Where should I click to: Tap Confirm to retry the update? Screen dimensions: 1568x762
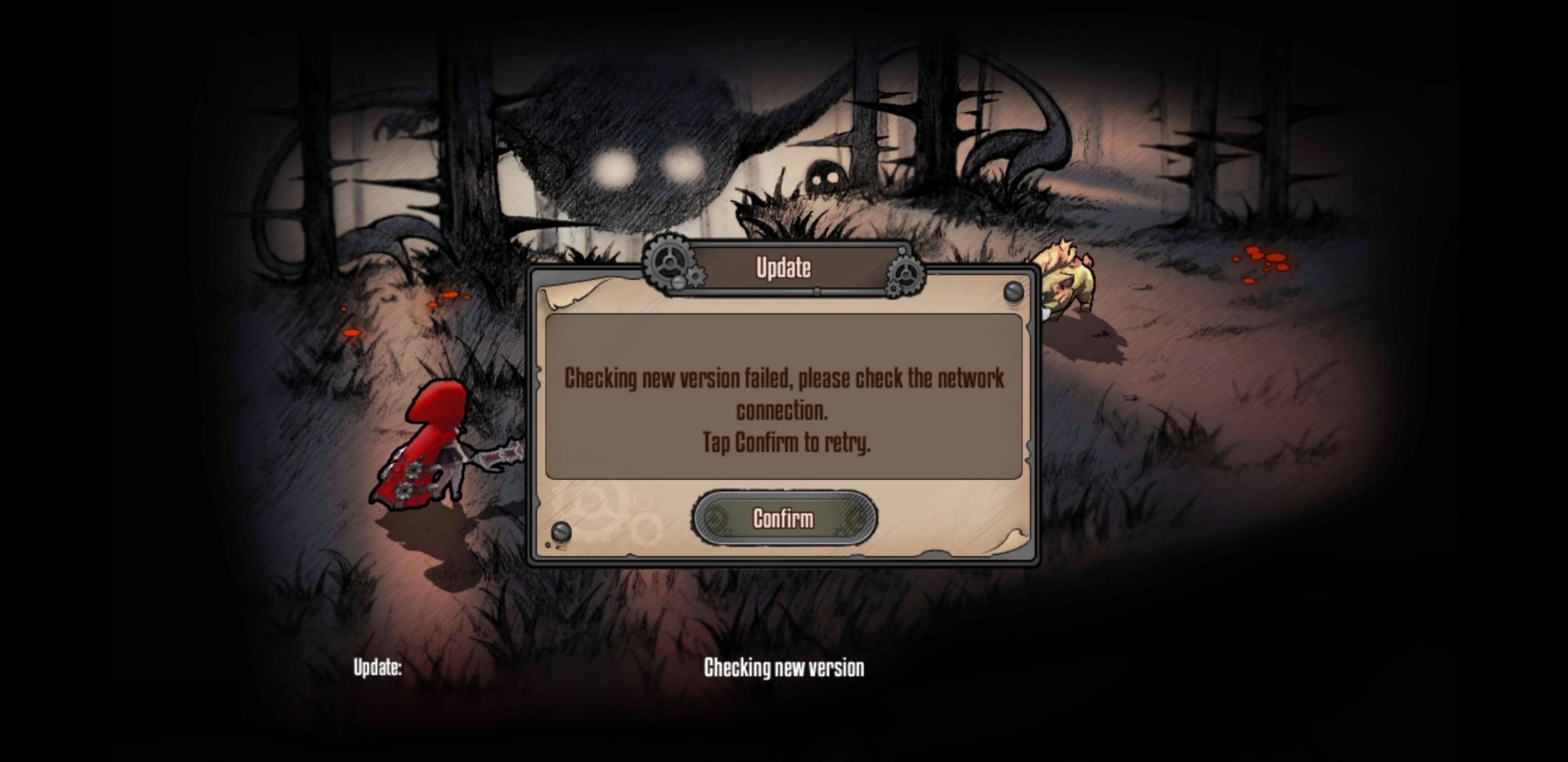(783, 518)
